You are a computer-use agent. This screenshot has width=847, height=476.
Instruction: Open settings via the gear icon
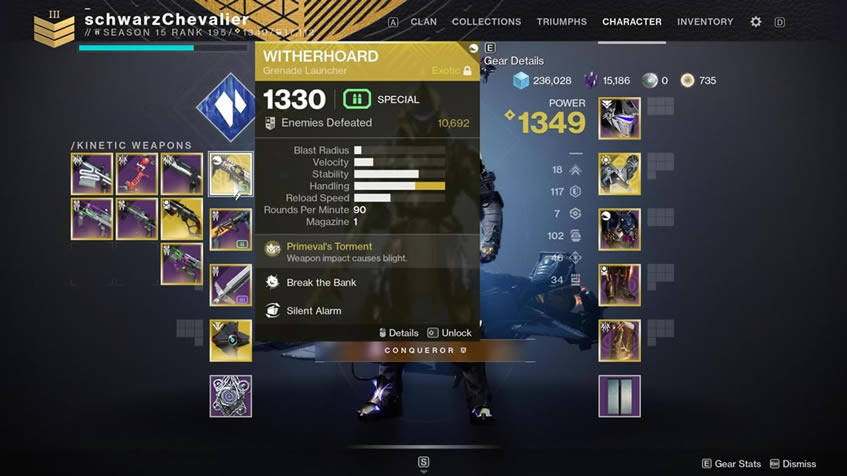756,22
